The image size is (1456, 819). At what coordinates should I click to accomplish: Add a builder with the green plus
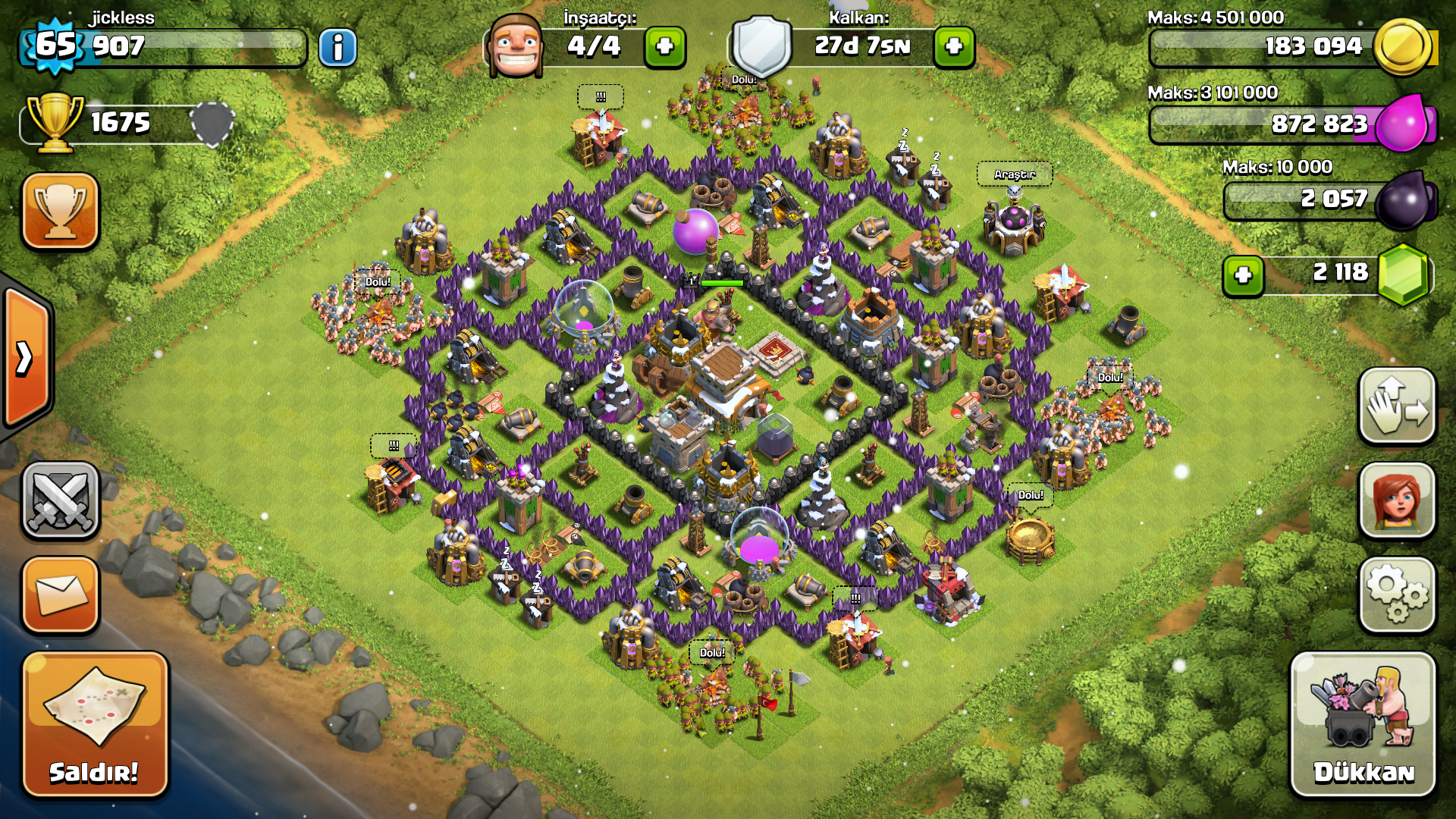[665, 47]
